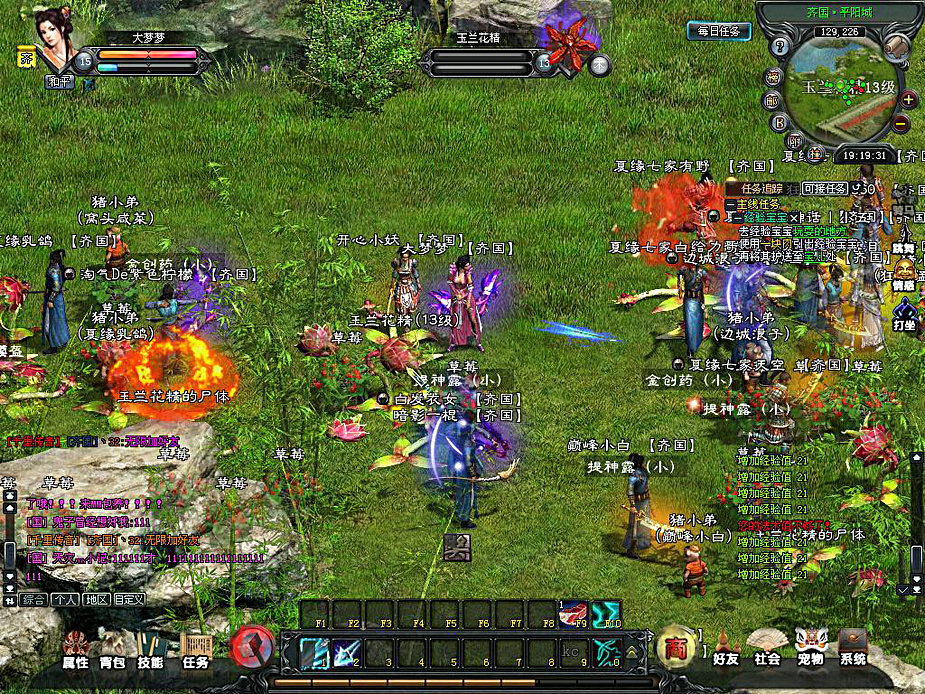Switch chat to the 地区 tab
The height and width of the screenshot is (694, 925).
97,600
